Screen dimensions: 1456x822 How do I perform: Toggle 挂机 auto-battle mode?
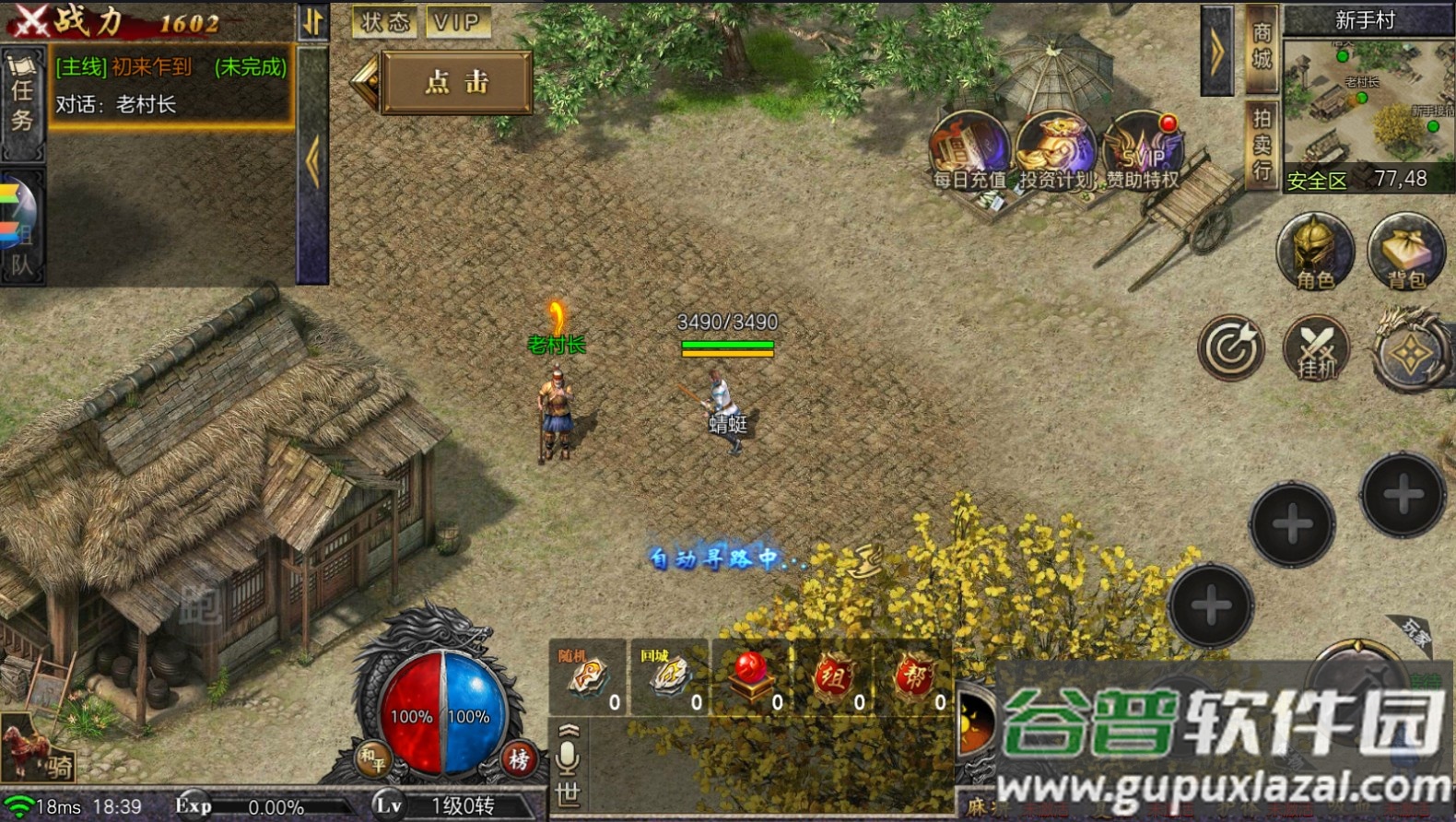click(1317, 349)
